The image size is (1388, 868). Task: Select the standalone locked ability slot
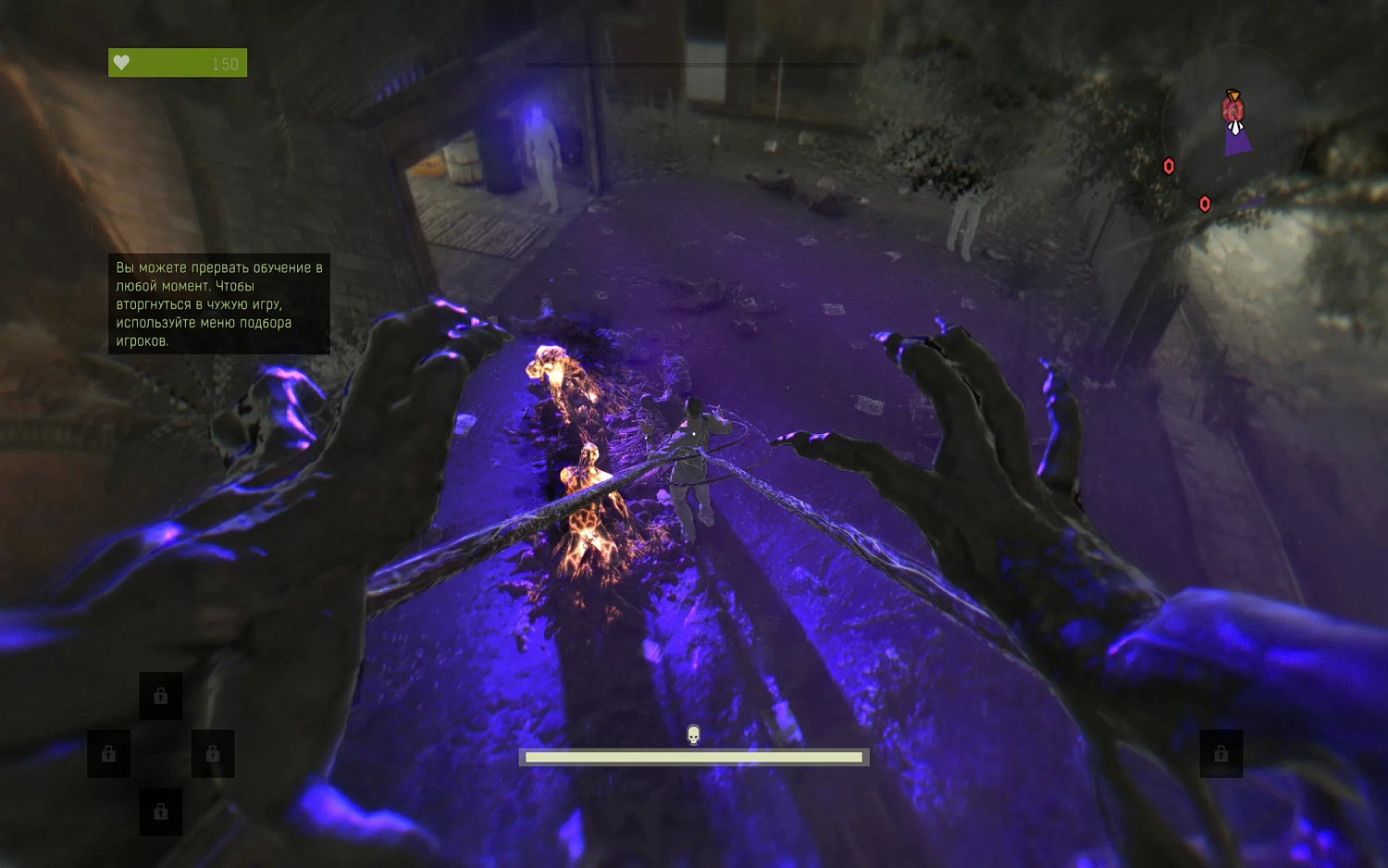1221,753
